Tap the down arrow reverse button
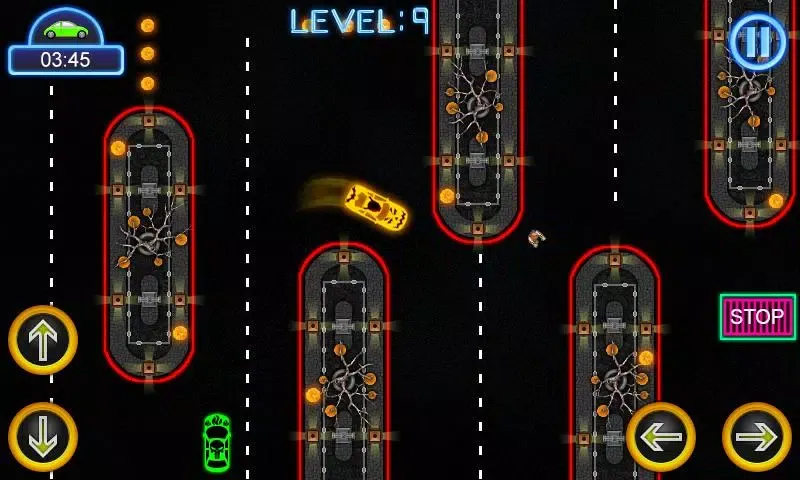 [43, 436]
